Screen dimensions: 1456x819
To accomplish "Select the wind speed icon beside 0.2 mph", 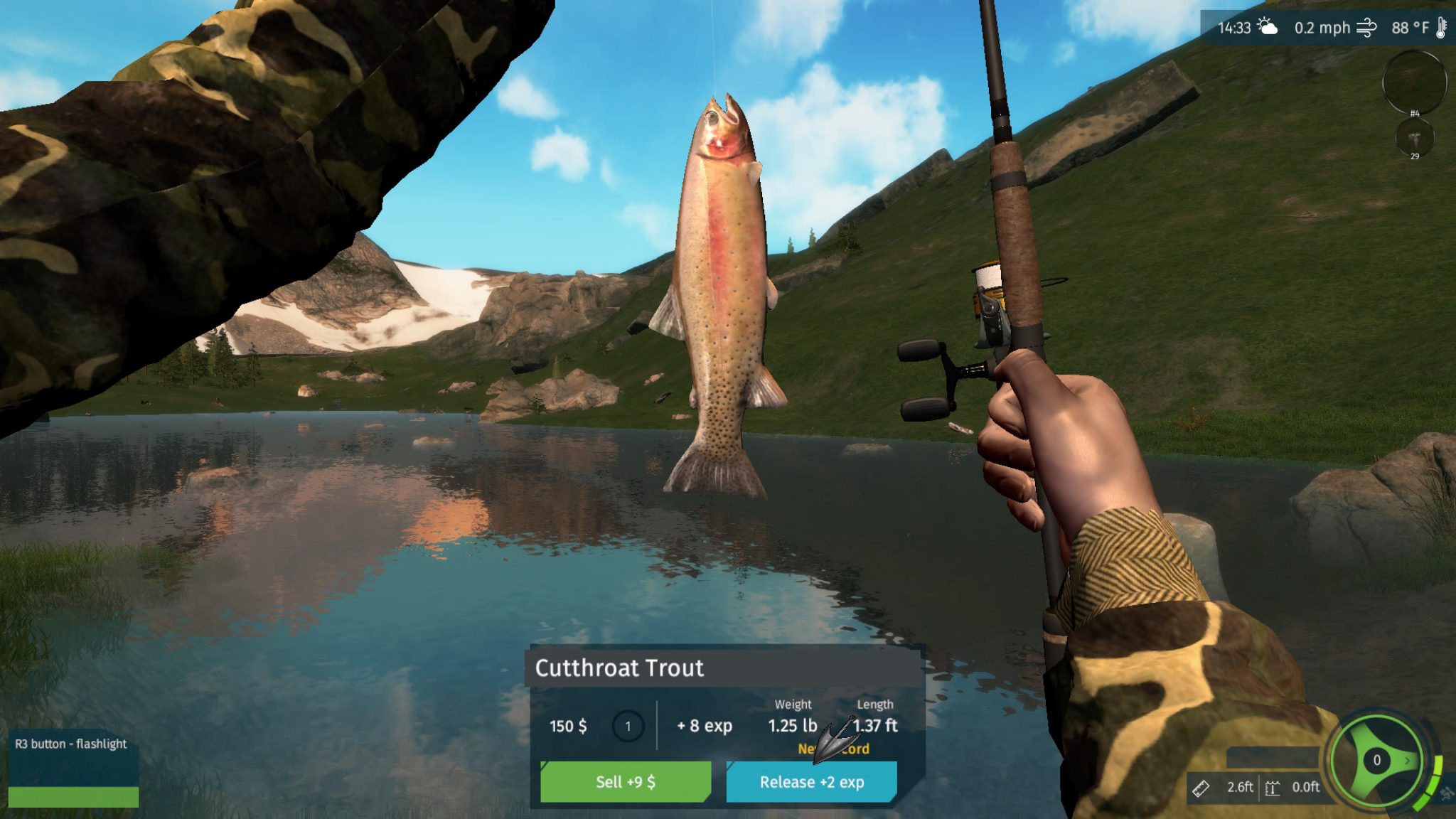I will [1366, 28].
